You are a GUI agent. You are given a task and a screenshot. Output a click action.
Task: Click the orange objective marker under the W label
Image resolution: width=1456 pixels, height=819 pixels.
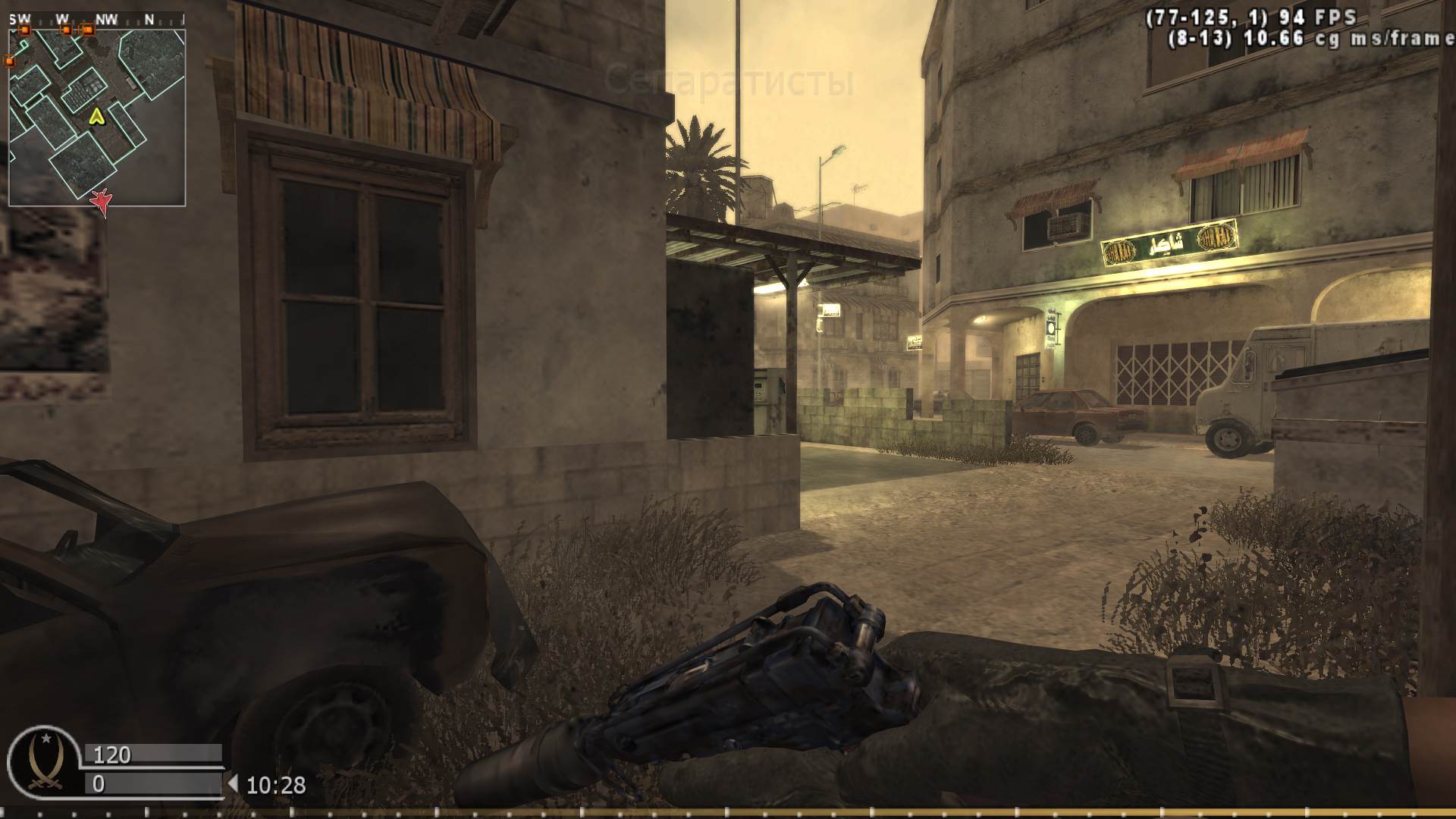tap(67, 31)
